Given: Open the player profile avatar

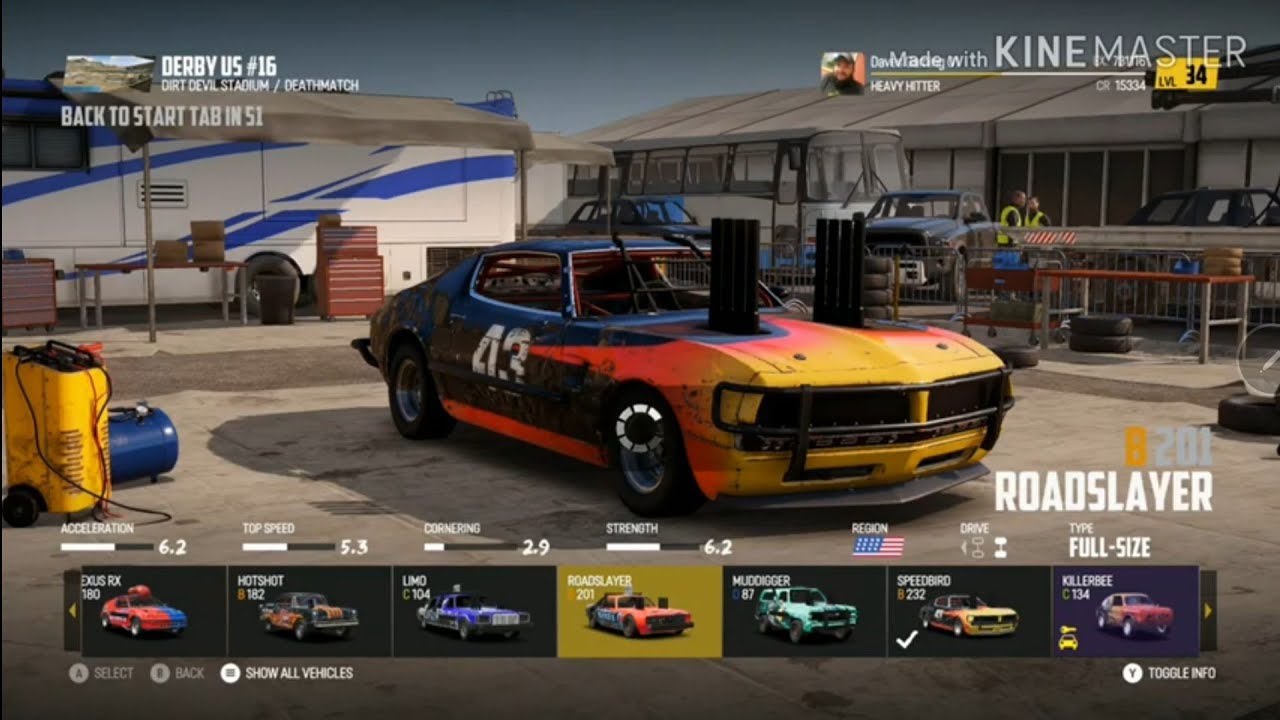Looking at the screenshot, I should (843, 74).
